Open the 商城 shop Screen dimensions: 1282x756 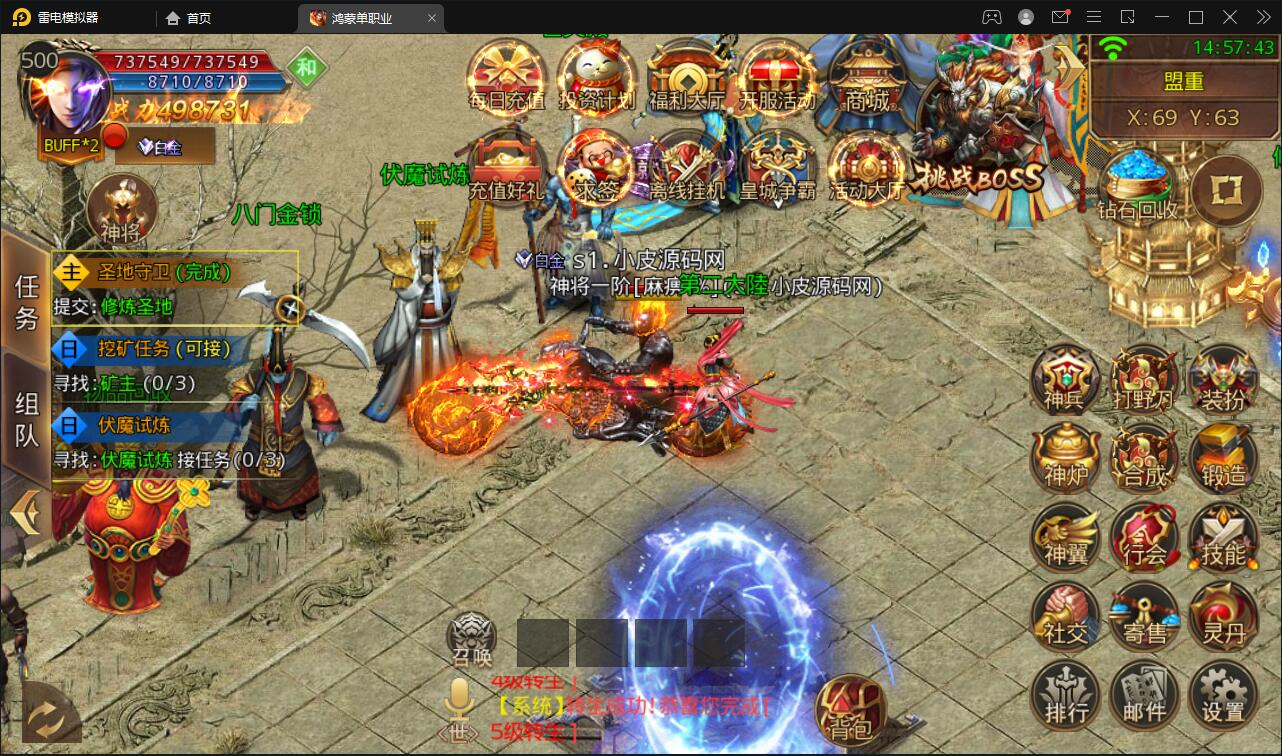[x=866, y=76]
